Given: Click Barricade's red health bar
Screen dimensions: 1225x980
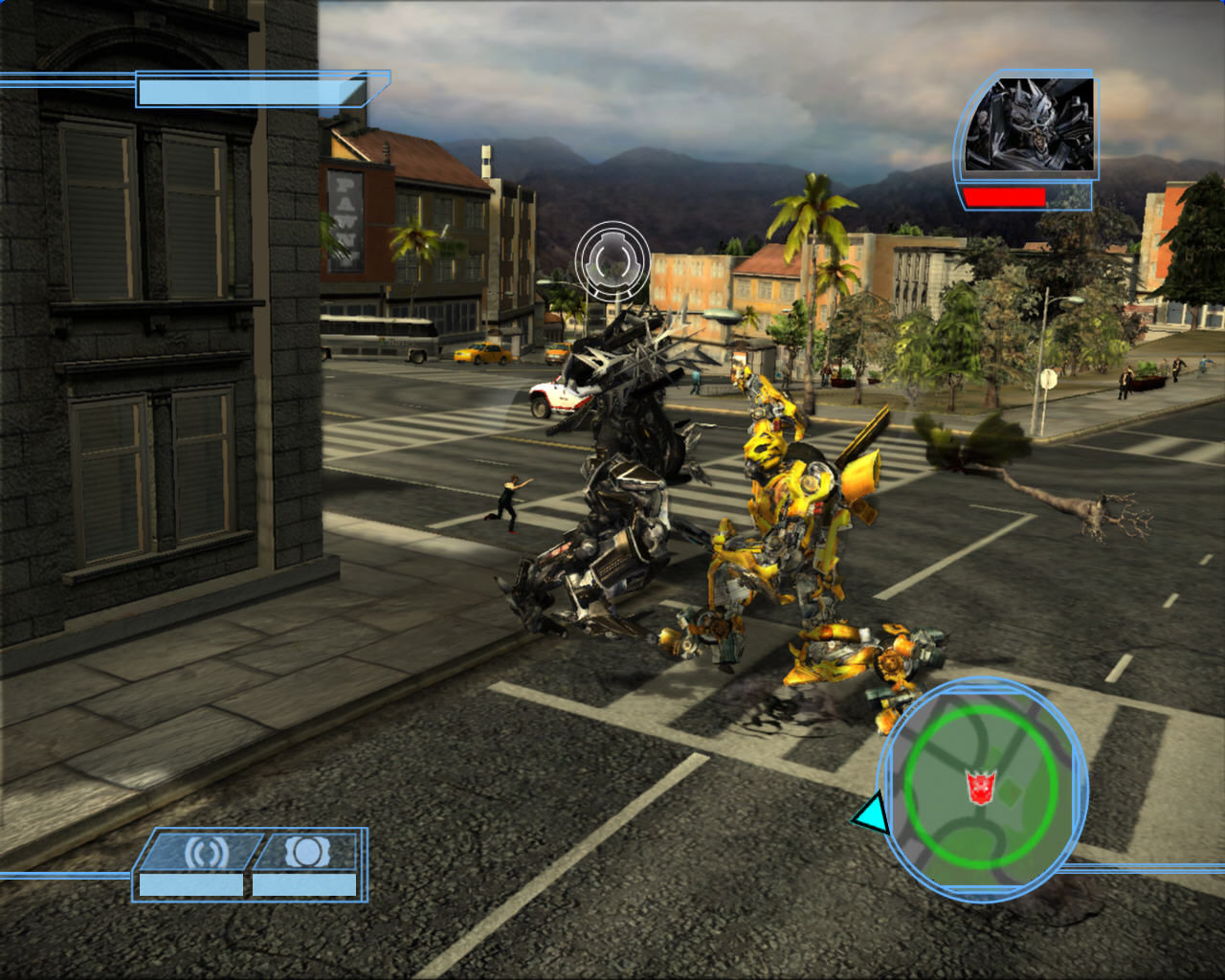Looking at the screenshot, I should coord(1005,195).
